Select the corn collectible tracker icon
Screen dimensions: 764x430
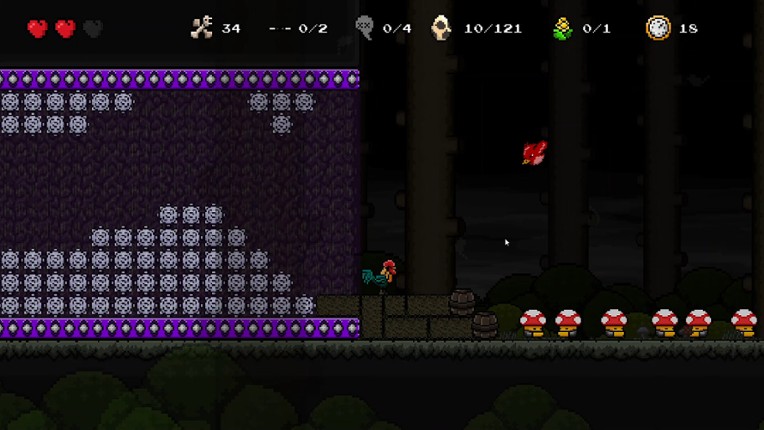coord(562,28)
